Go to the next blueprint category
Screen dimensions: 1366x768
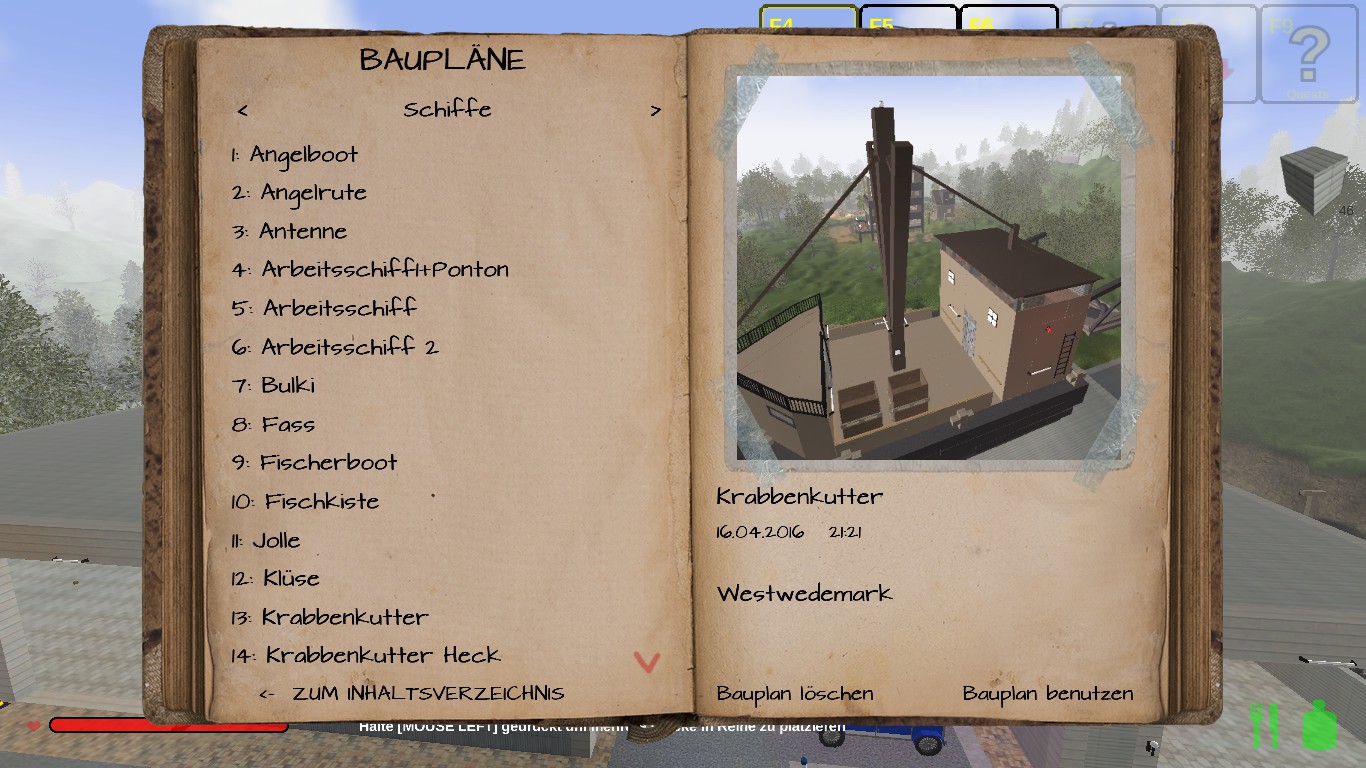pos(656,111)
